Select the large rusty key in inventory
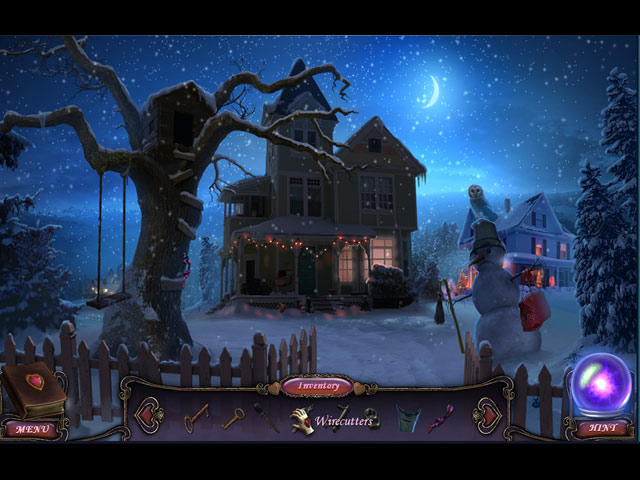 tap(196, 417)
